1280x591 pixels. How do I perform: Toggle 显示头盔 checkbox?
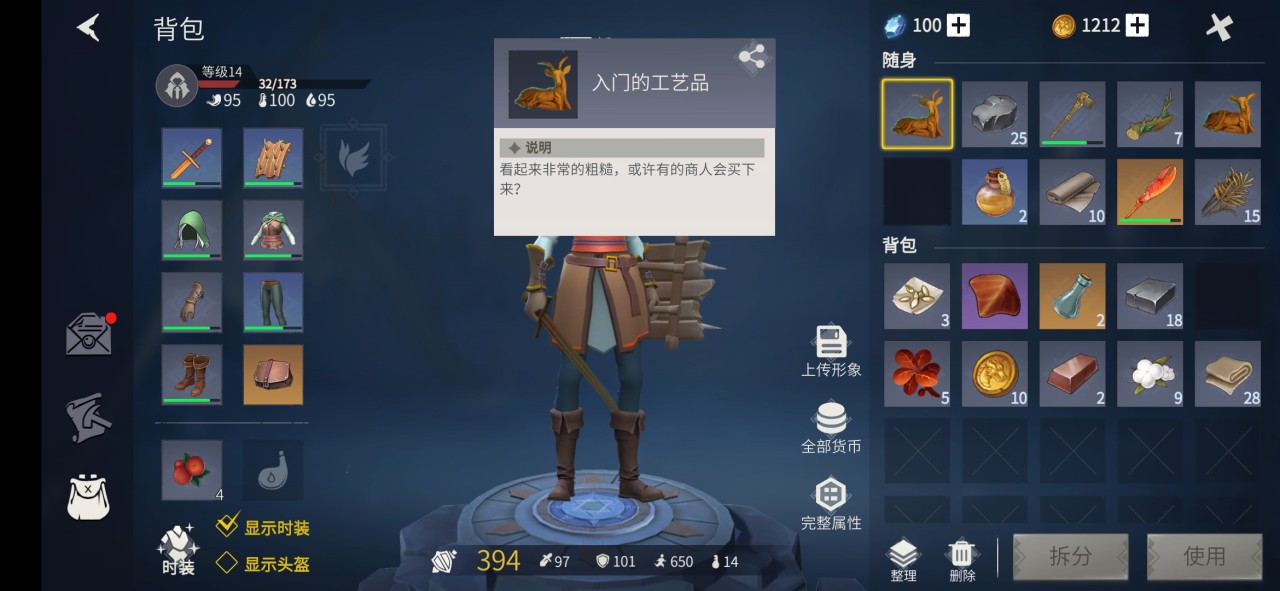tap(228, 563)
